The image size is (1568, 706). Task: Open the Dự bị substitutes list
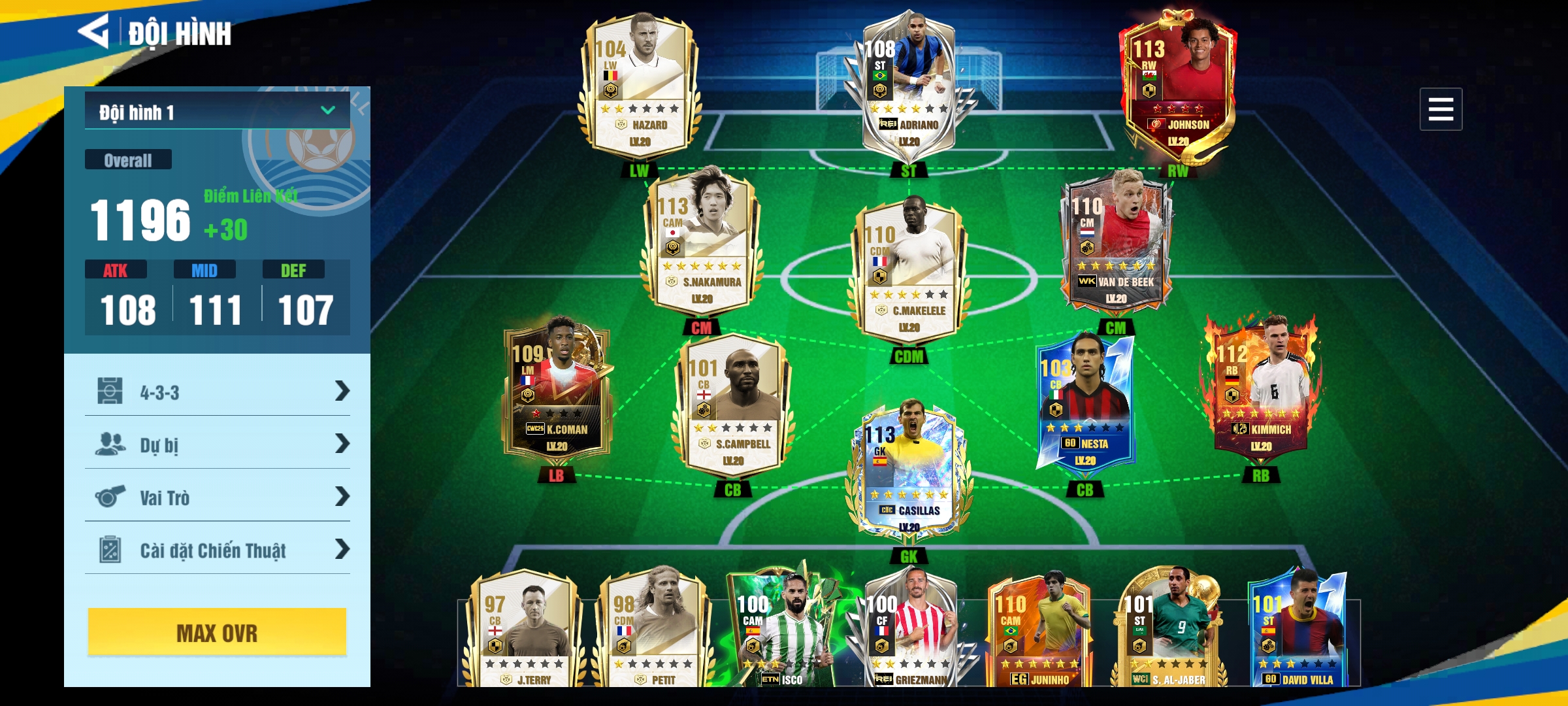tap(217, 445)
